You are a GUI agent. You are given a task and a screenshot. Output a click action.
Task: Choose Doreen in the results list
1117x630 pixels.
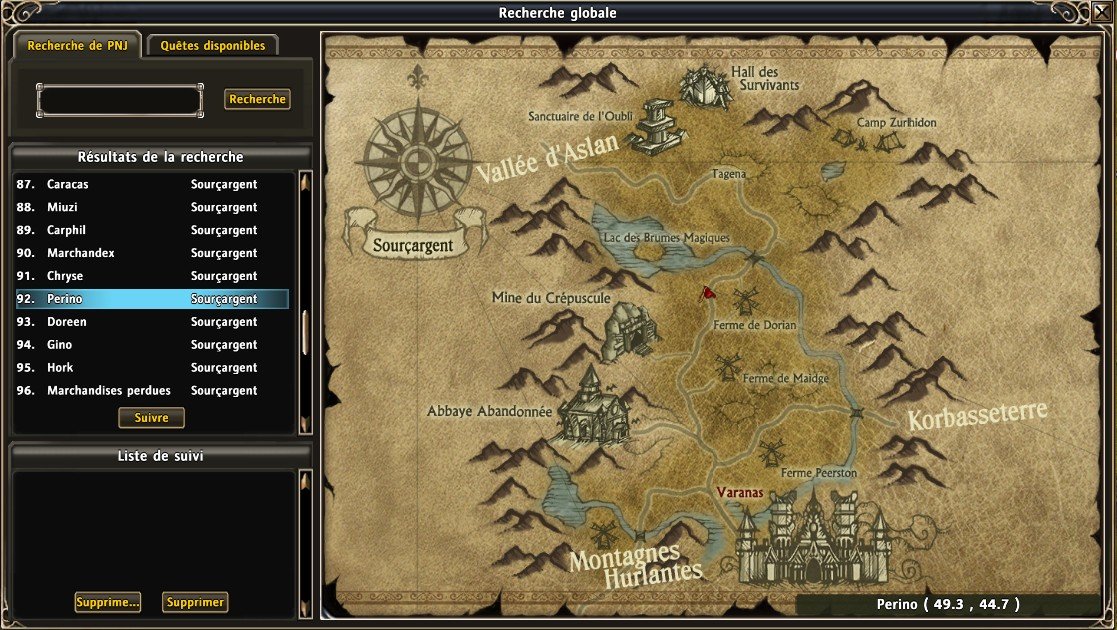[x=152, y=323]
